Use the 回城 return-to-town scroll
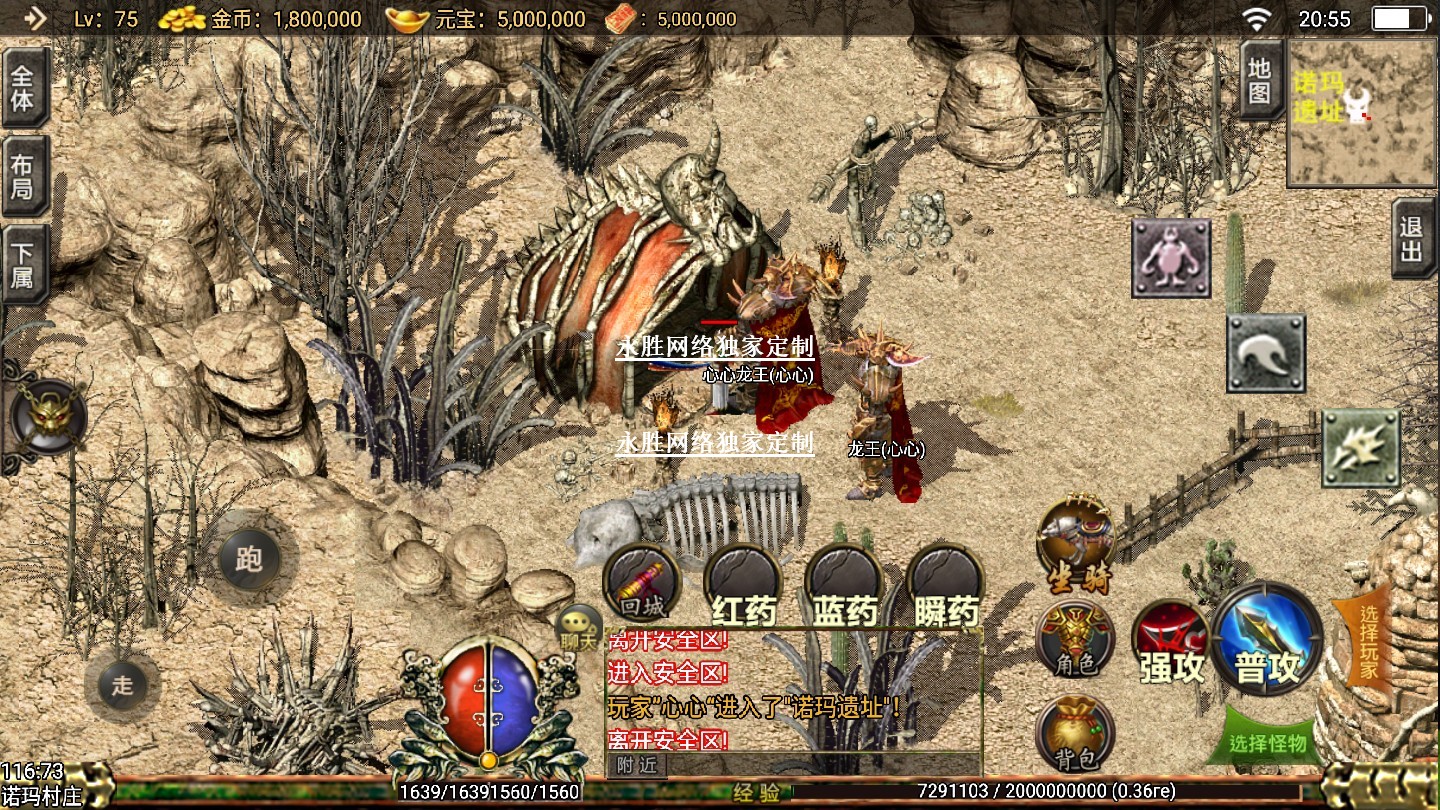Viewport: 1440px width, 810px height. (642, 583)
